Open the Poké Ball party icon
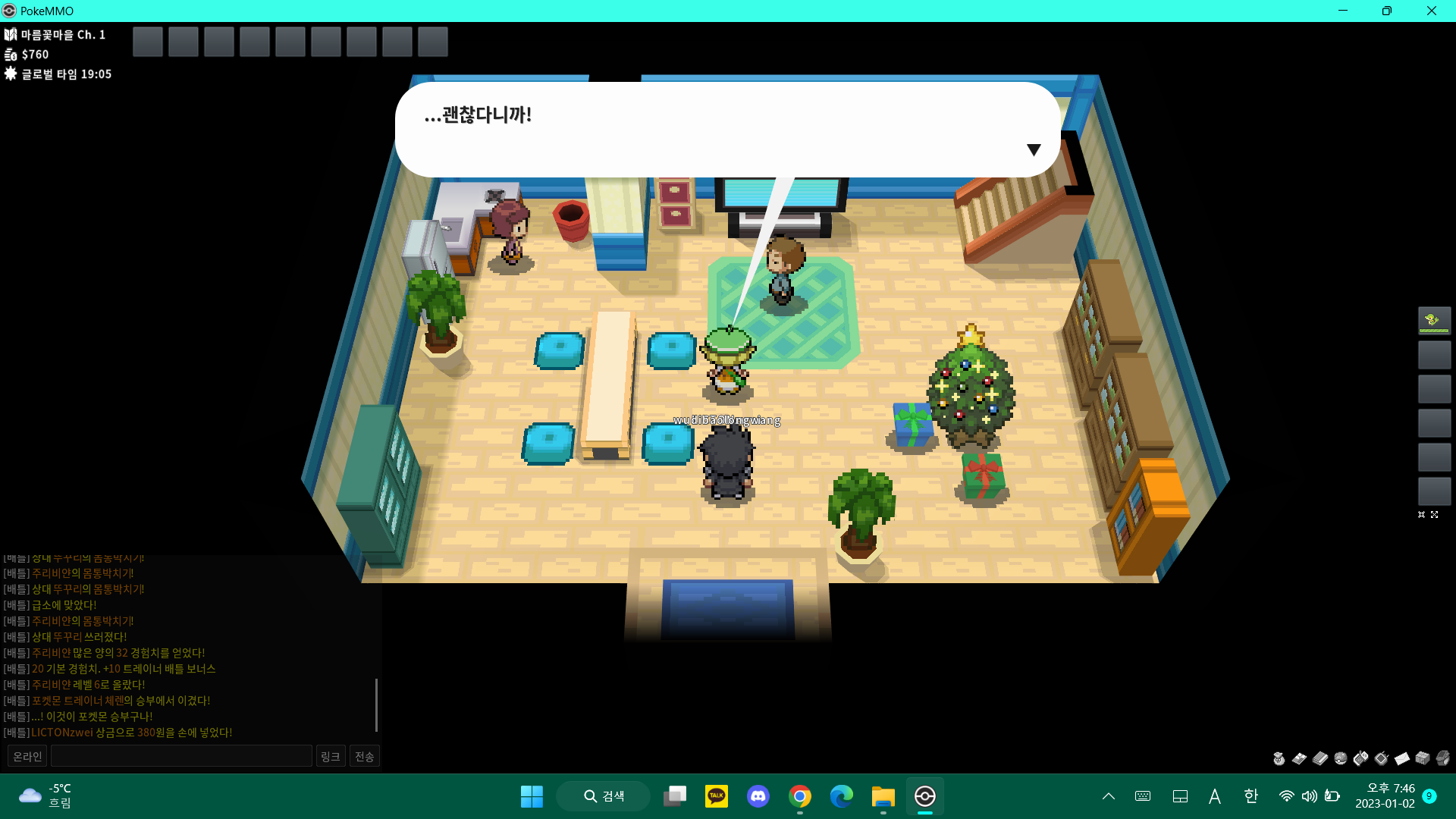The width and height of the screenshot is (1456, 819). point(1341,758)
